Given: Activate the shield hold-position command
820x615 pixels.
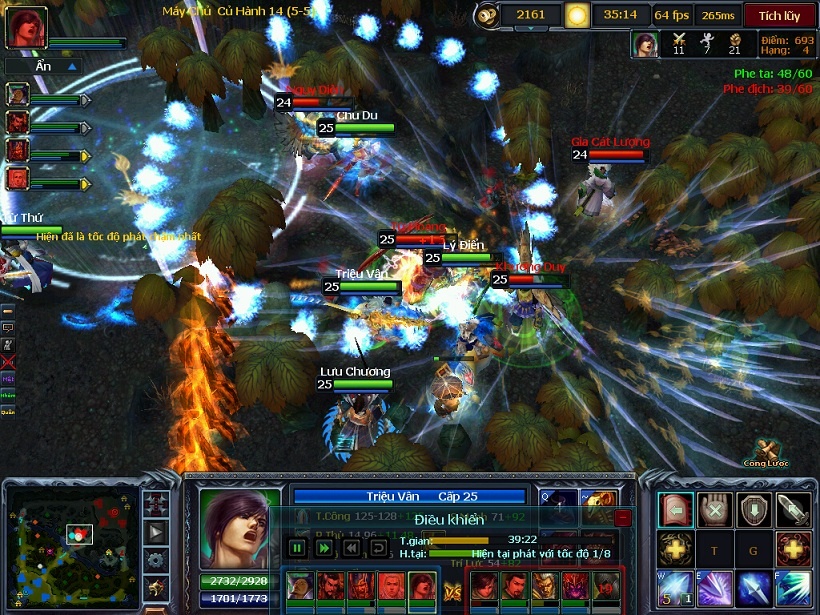Looking at the screenshot, I should [753, 510].
